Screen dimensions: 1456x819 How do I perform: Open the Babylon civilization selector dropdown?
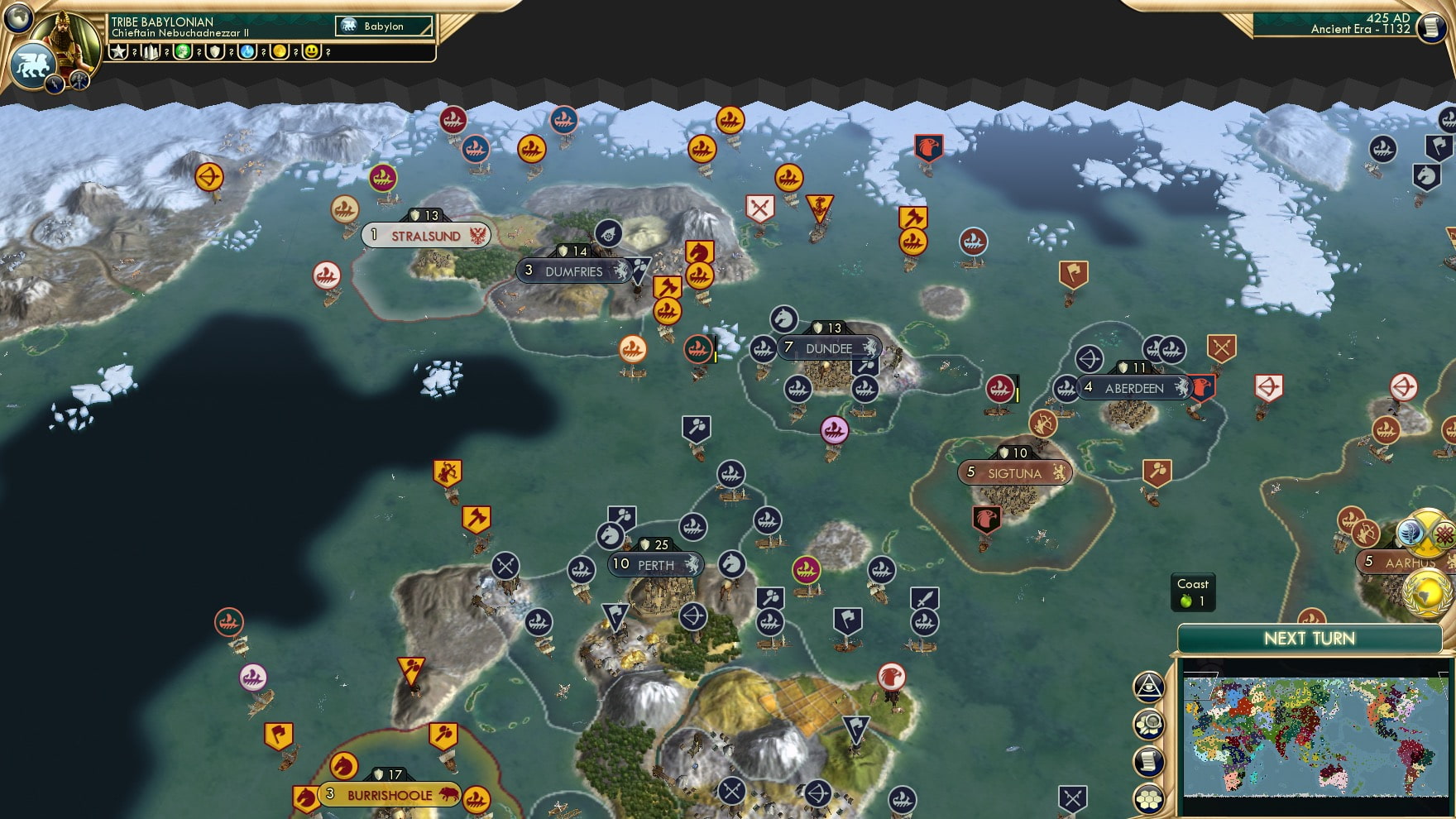(383, 26)
